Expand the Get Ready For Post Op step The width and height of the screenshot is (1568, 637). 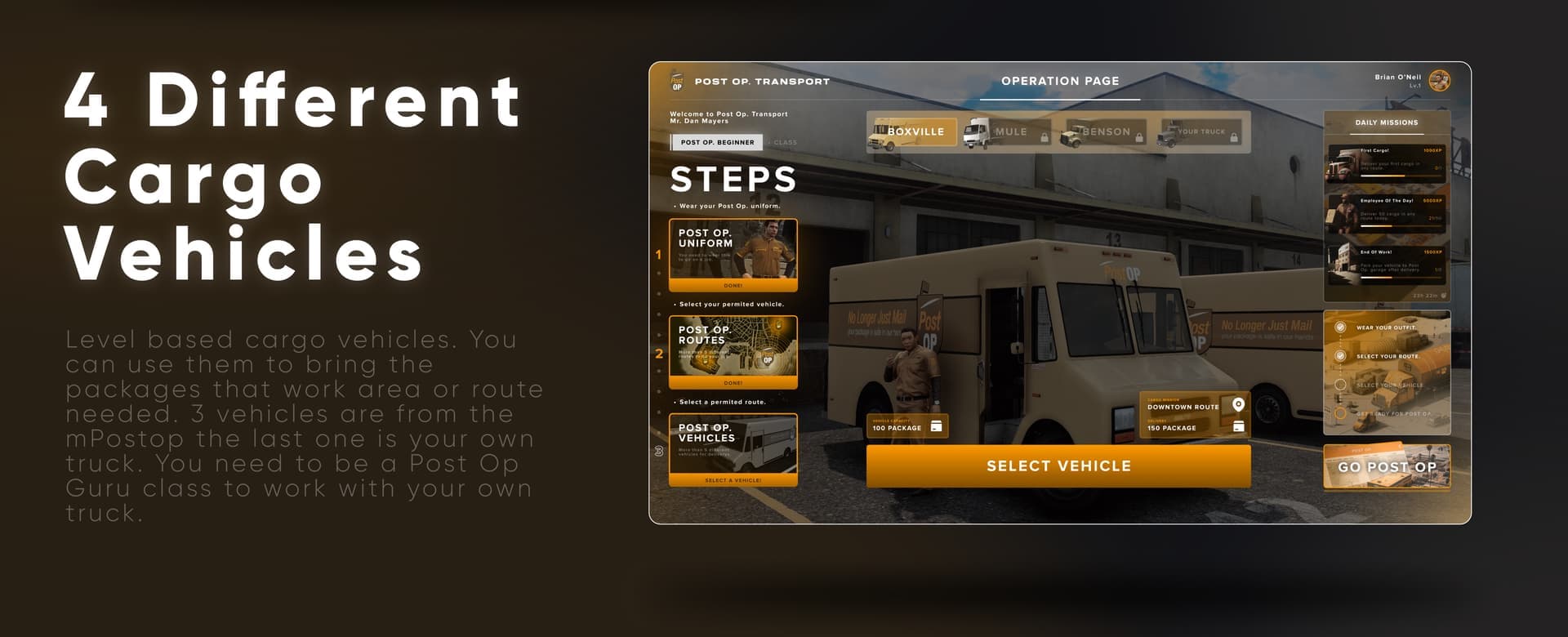point(1341,413)
